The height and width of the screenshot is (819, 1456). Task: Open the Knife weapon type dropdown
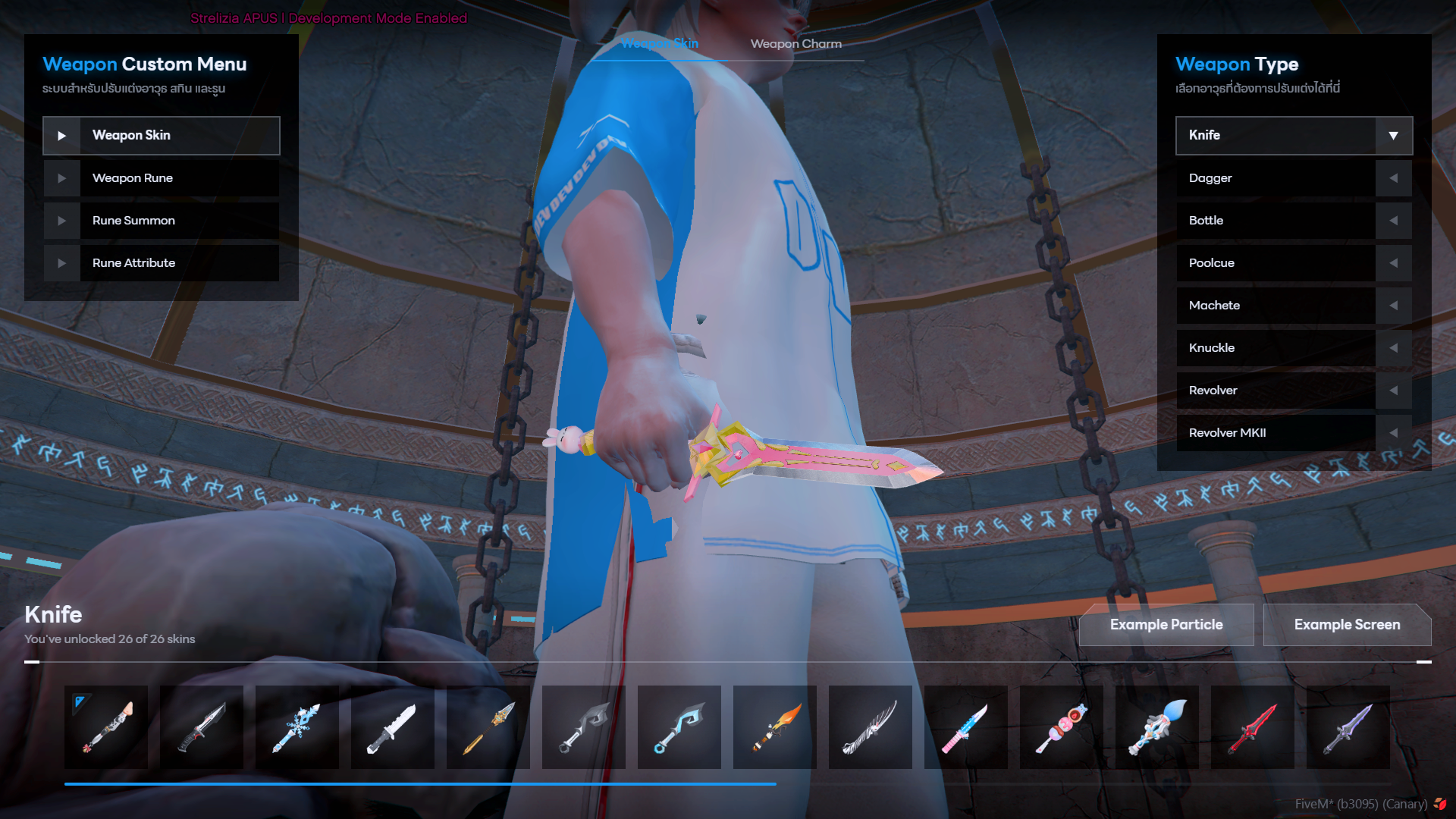pyautogui.click(x=1394, y=135)
